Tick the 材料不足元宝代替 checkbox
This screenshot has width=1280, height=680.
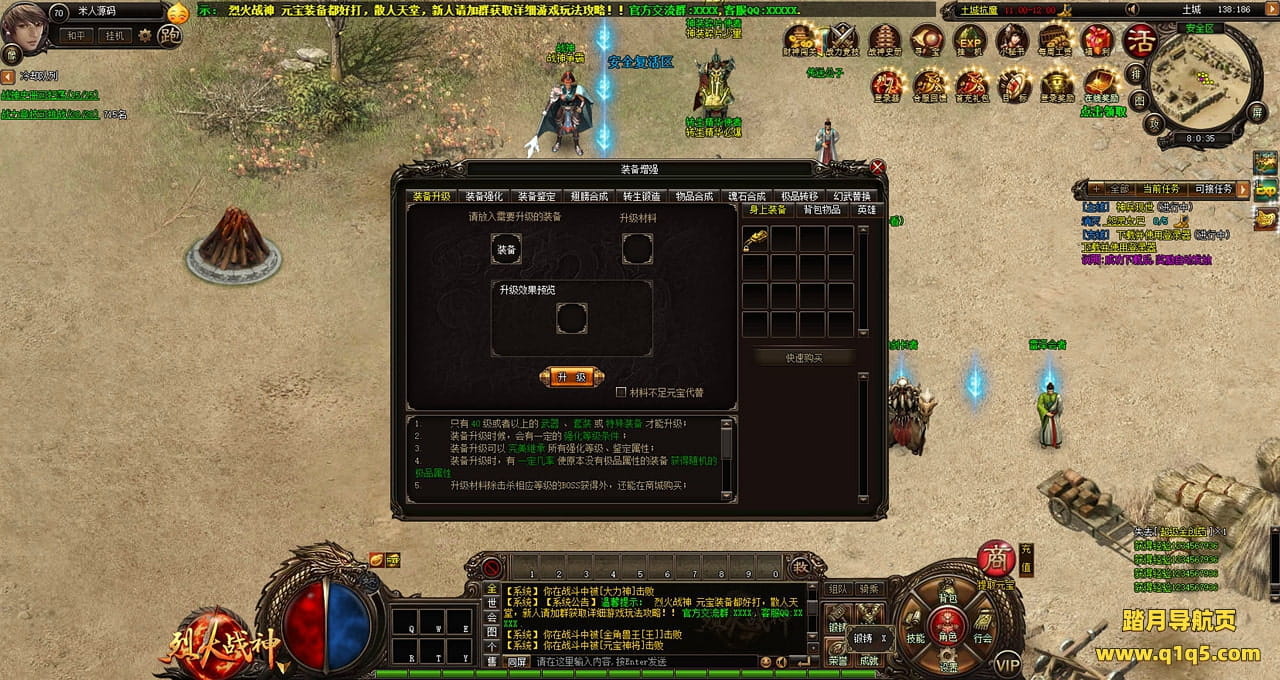621,392
